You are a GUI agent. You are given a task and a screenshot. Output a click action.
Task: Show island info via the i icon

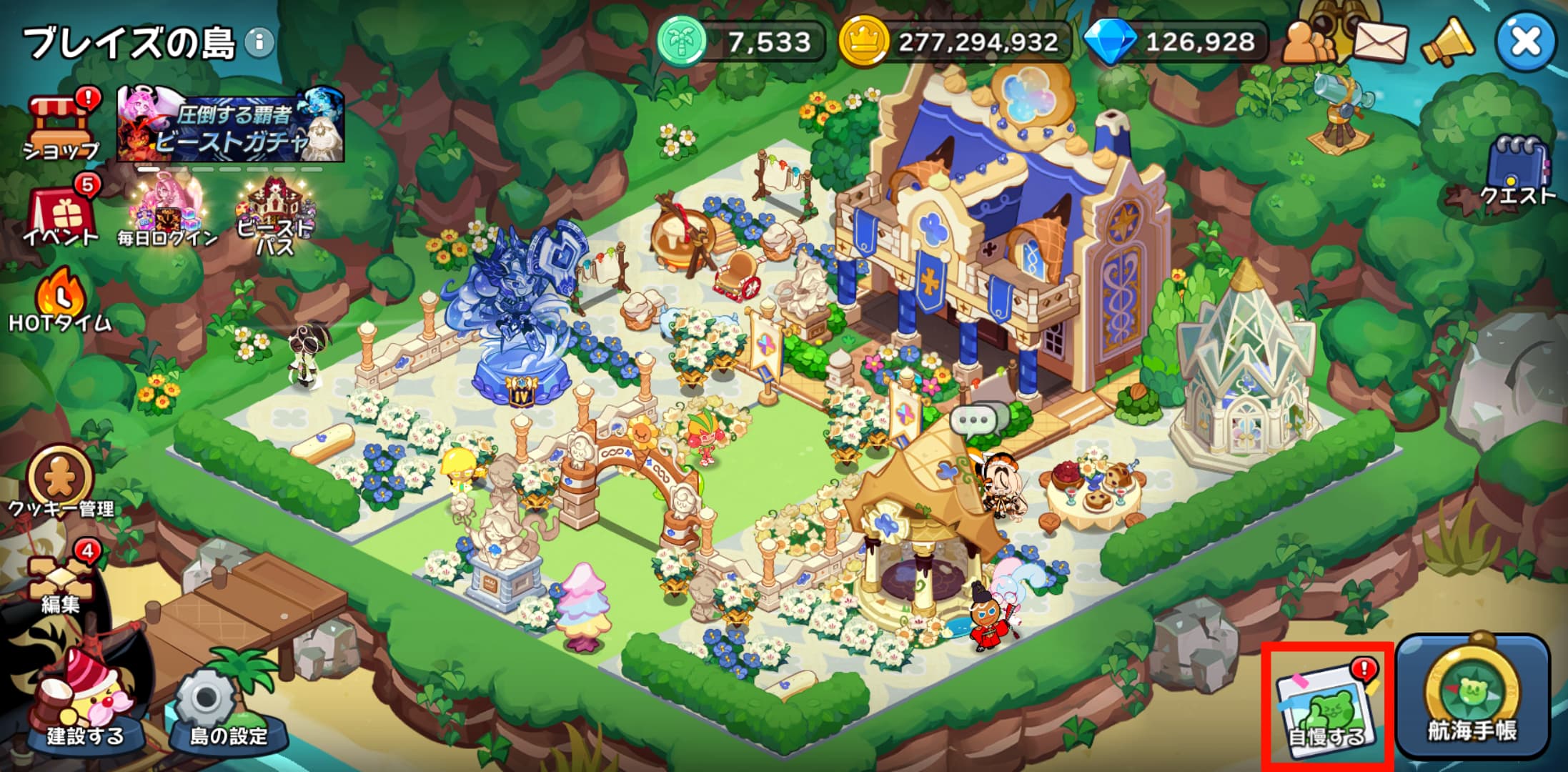pyautogui.click(x=259, y=43)
